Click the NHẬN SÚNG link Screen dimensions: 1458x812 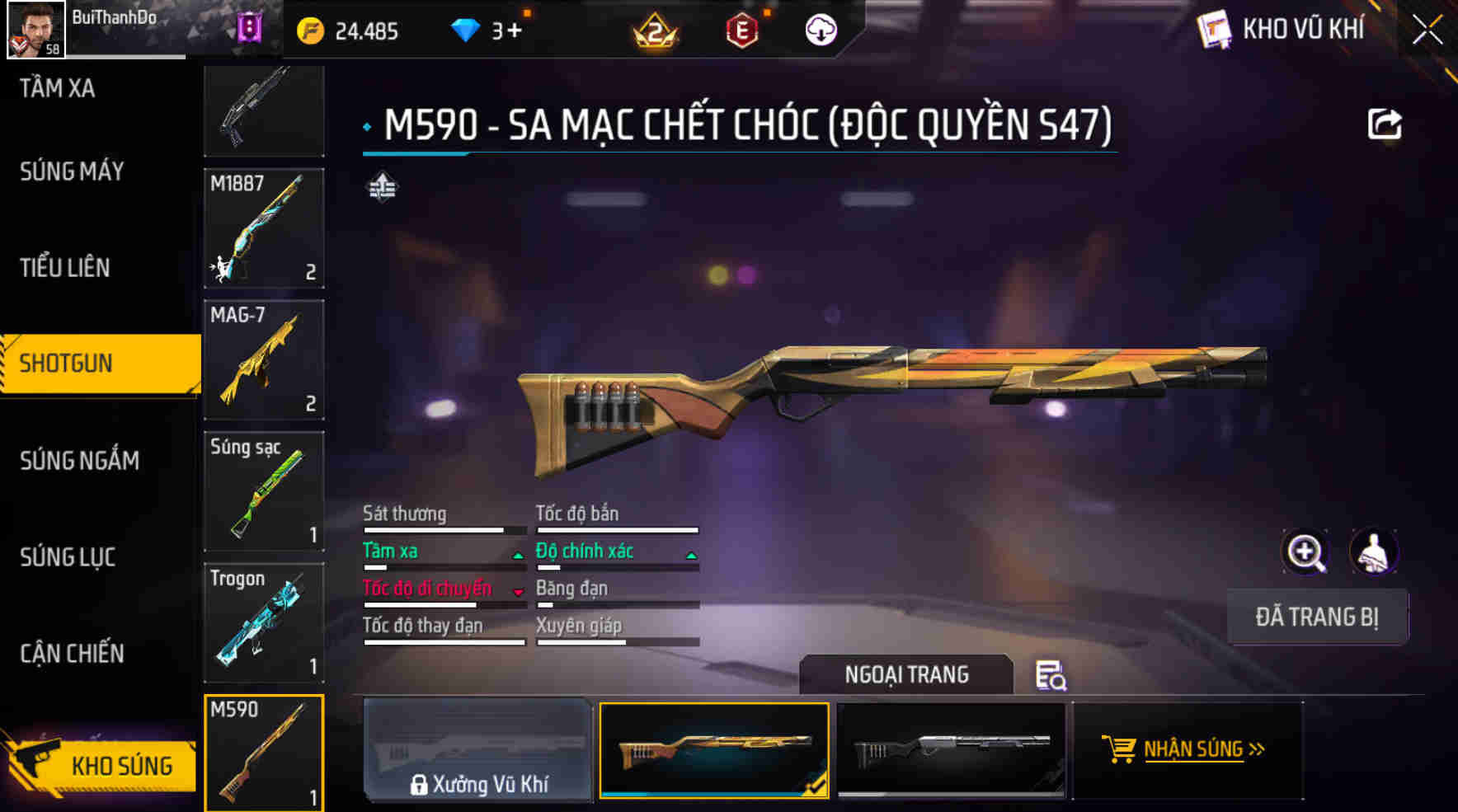(1195, 749)
